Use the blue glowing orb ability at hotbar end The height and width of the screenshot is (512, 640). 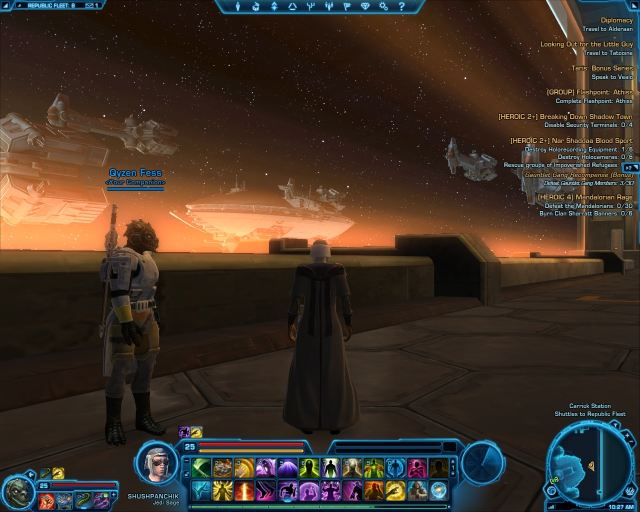point(439,490)
